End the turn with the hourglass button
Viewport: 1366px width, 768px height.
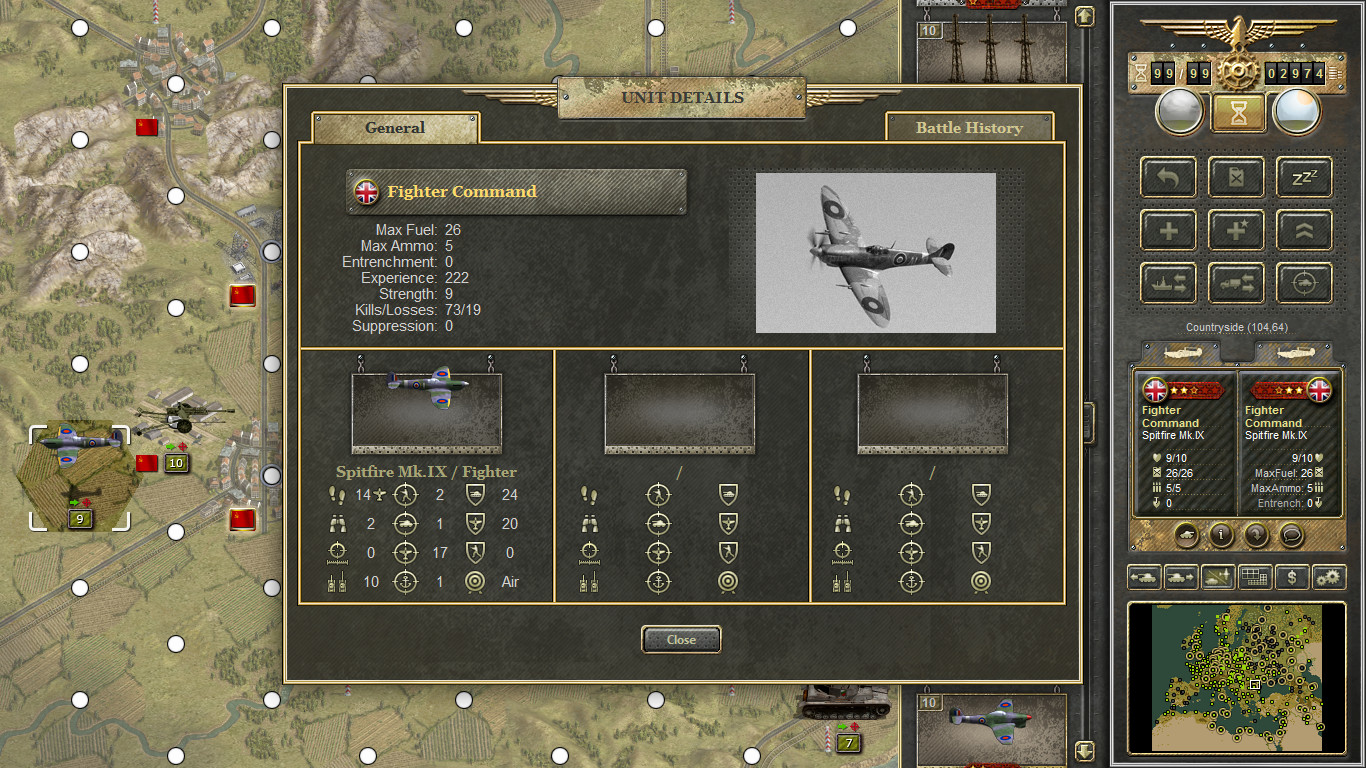[x=1238, y=112]
